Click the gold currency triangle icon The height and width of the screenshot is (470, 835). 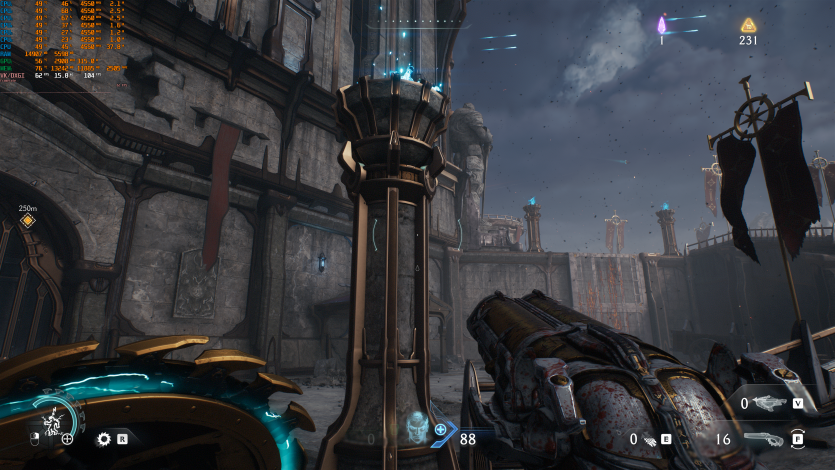click(748, 25)
